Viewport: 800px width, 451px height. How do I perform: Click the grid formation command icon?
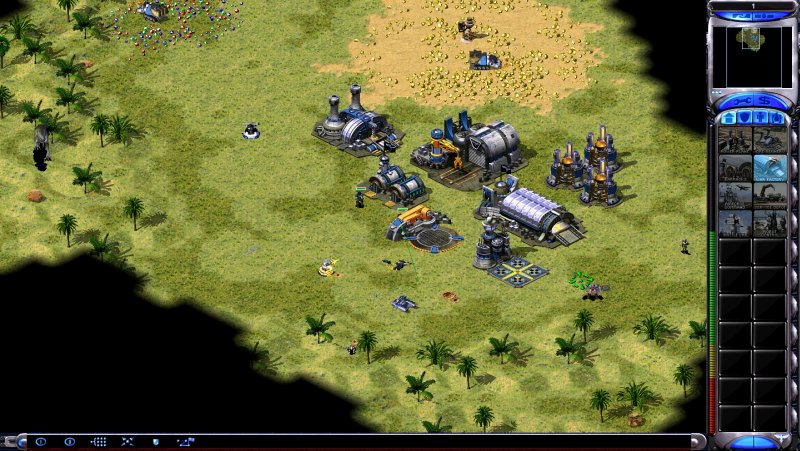(98, 441)
